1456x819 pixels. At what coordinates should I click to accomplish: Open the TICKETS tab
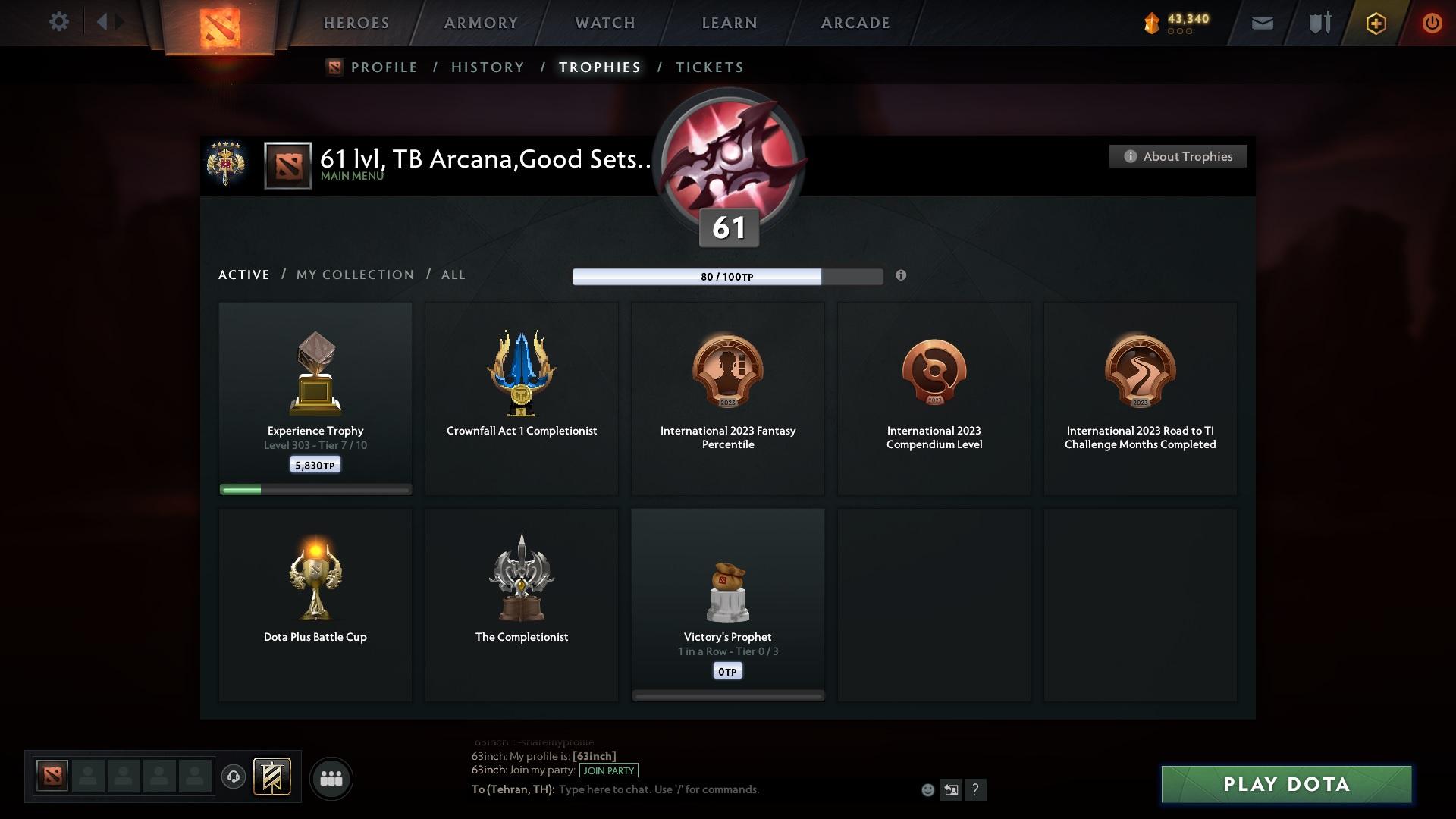point(709,67)
